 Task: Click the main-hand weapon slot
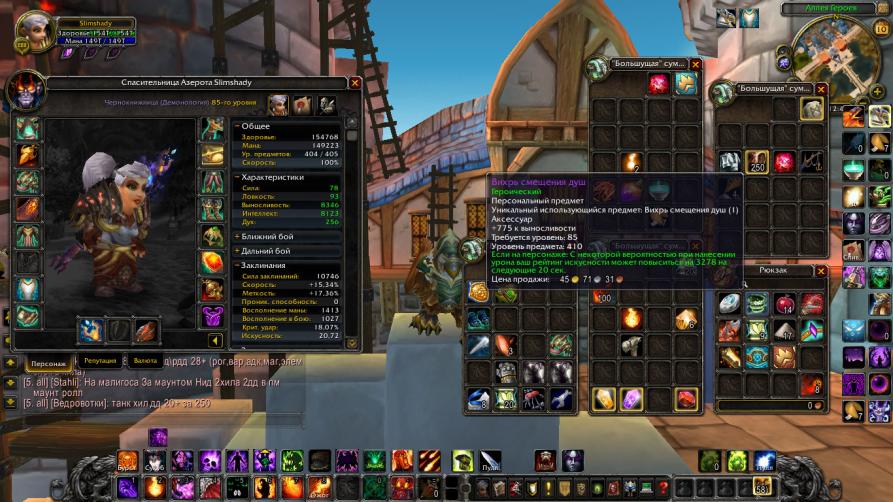point(92,330)
